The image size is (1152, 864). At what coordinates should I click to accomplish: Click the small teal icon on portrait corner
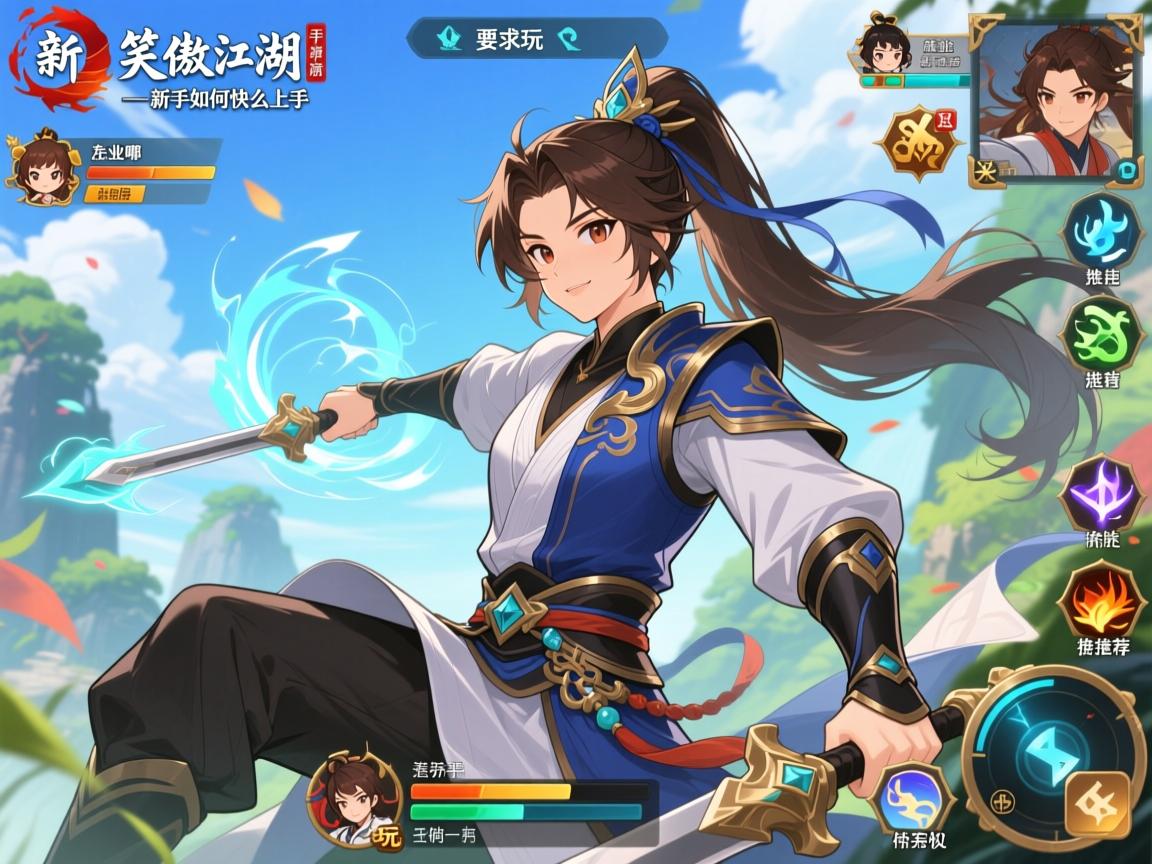(1127, 170)
